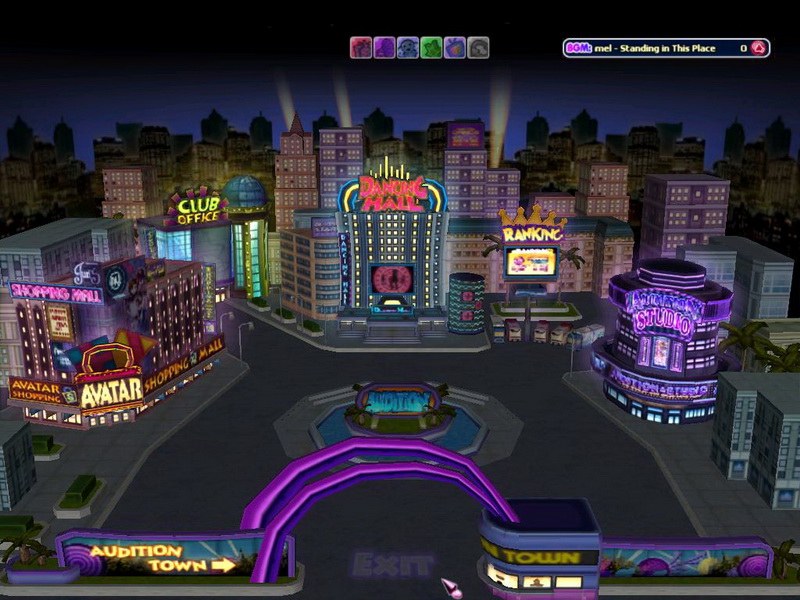Follow the Audition Town arrow sign
This screenshot has height=600, width=800.
(x=160, y=557)
